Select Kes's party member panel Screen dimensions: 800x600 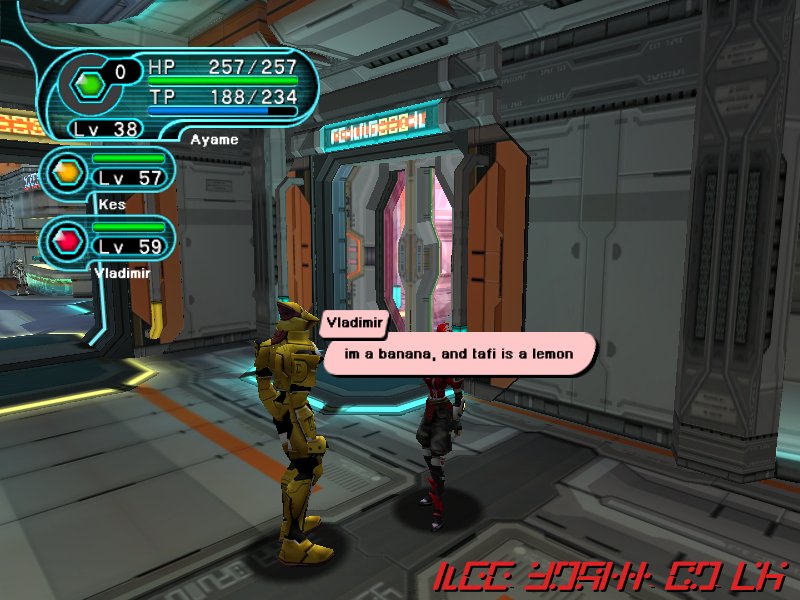click(x=112, y=172)
